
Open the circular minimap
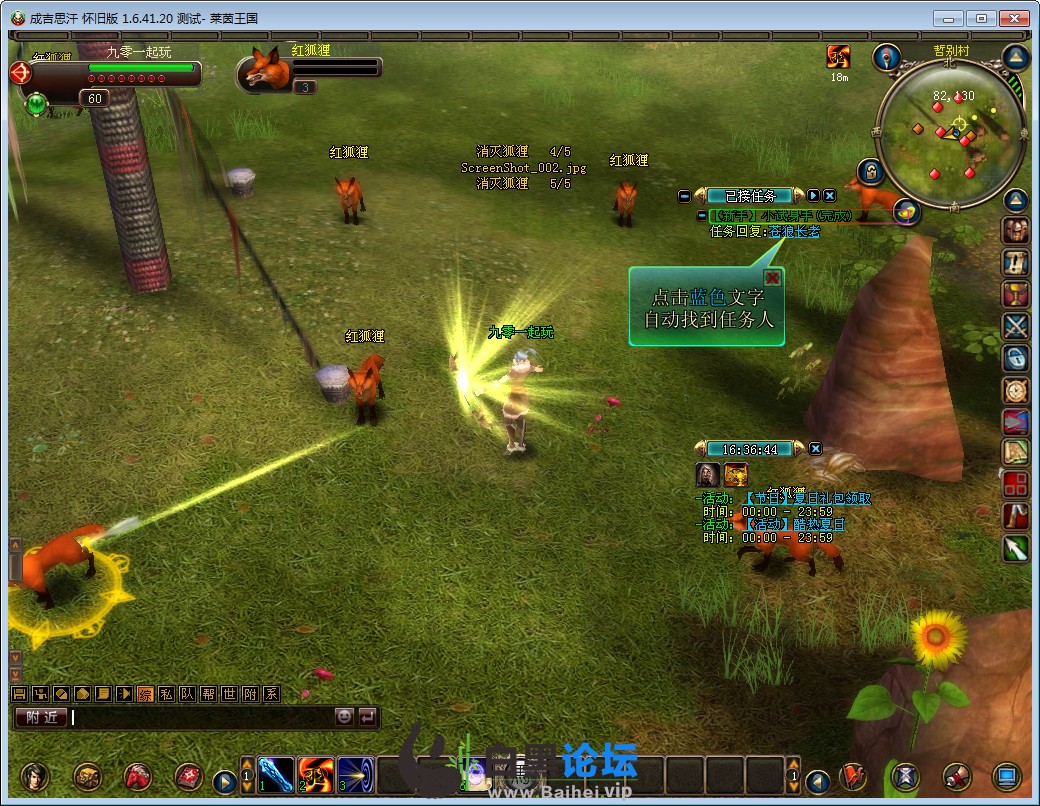(x=949, y=133)
